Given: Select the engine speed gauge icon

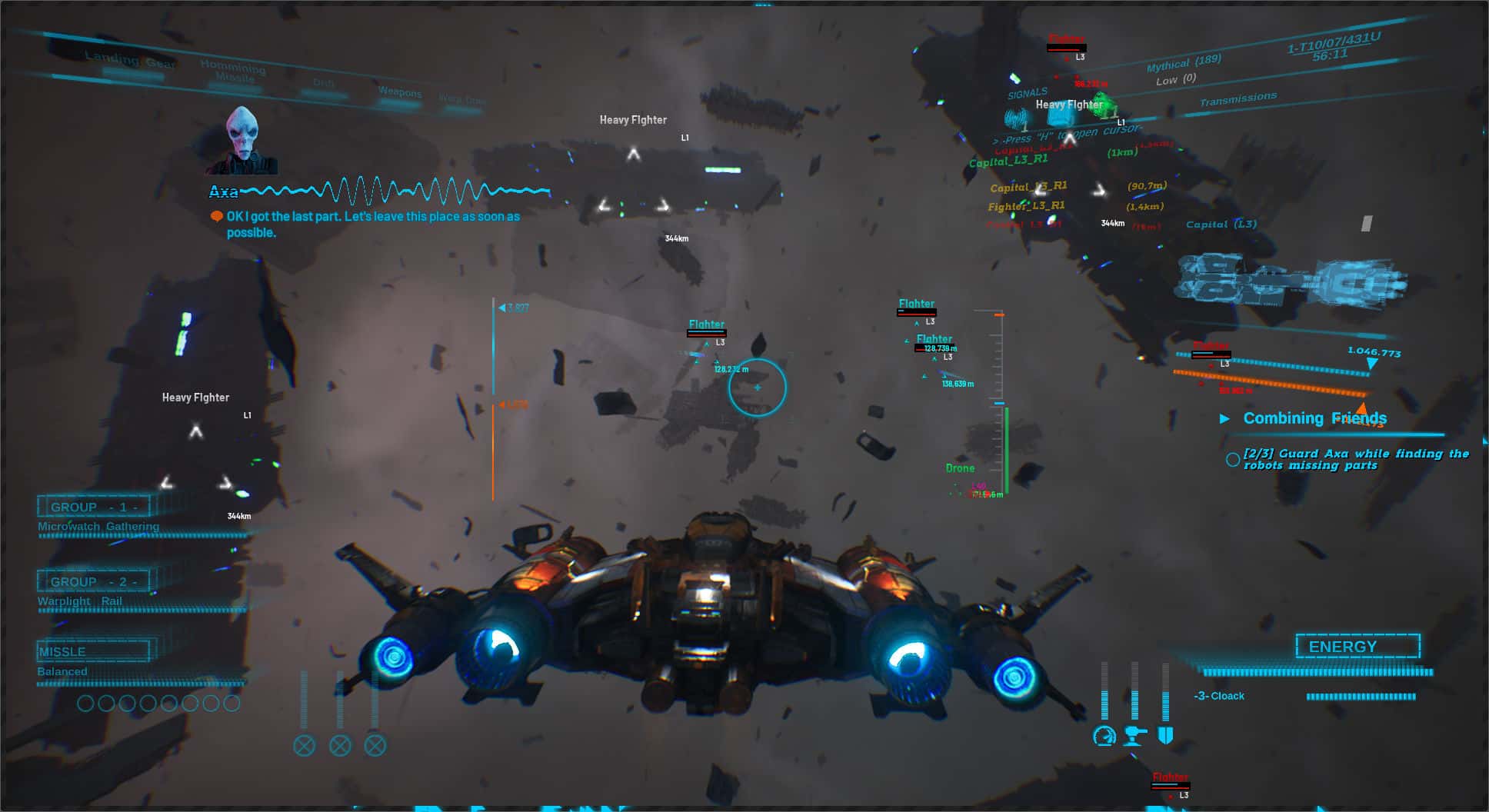Looking at the screenshot, I should click(1104, 736).
